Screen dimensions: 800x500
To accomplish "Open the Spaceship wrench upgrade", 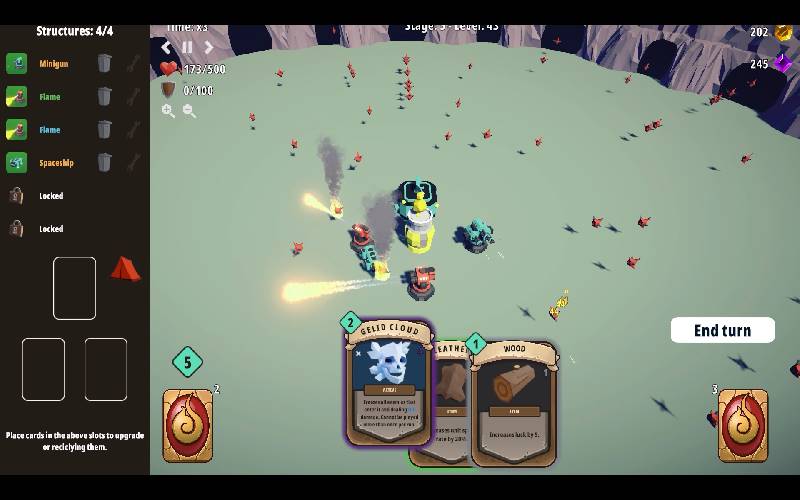I will click(x=133, y=162).
